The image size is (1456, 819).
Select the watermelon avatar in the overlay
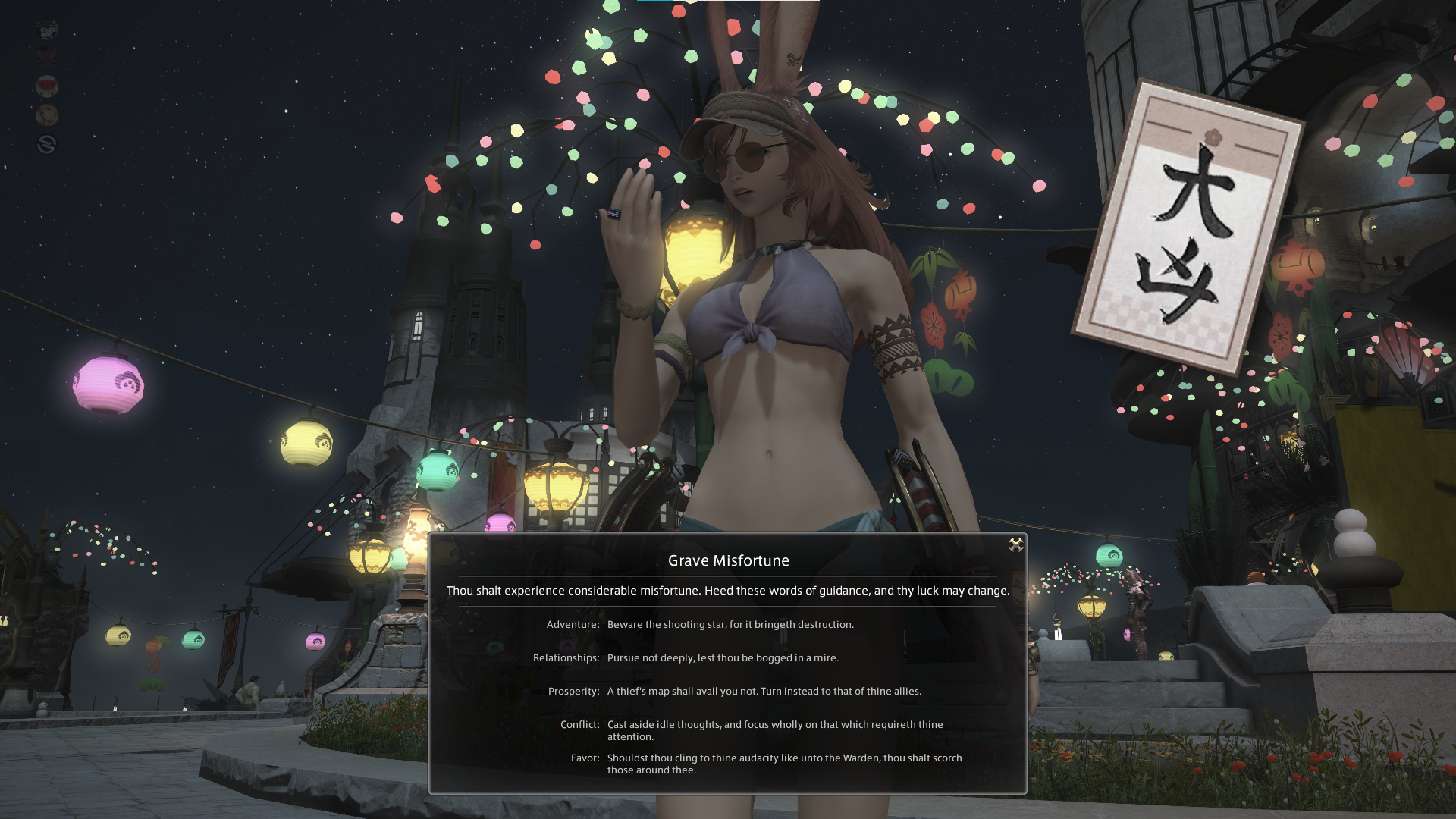pyautogui.click(x=47, y=86)
